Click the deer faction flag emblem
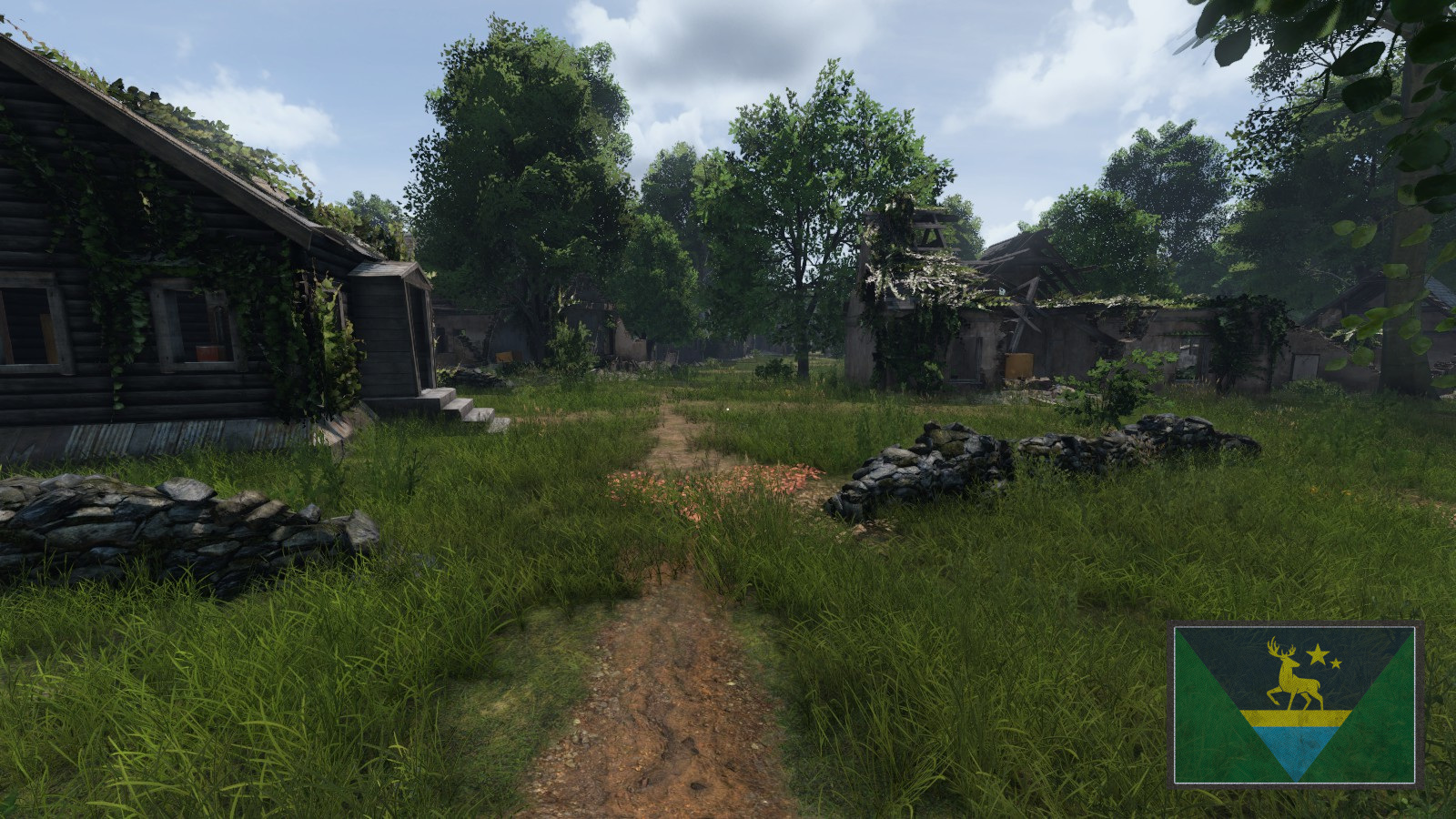1456x819 pixels. coord(1295,703)
